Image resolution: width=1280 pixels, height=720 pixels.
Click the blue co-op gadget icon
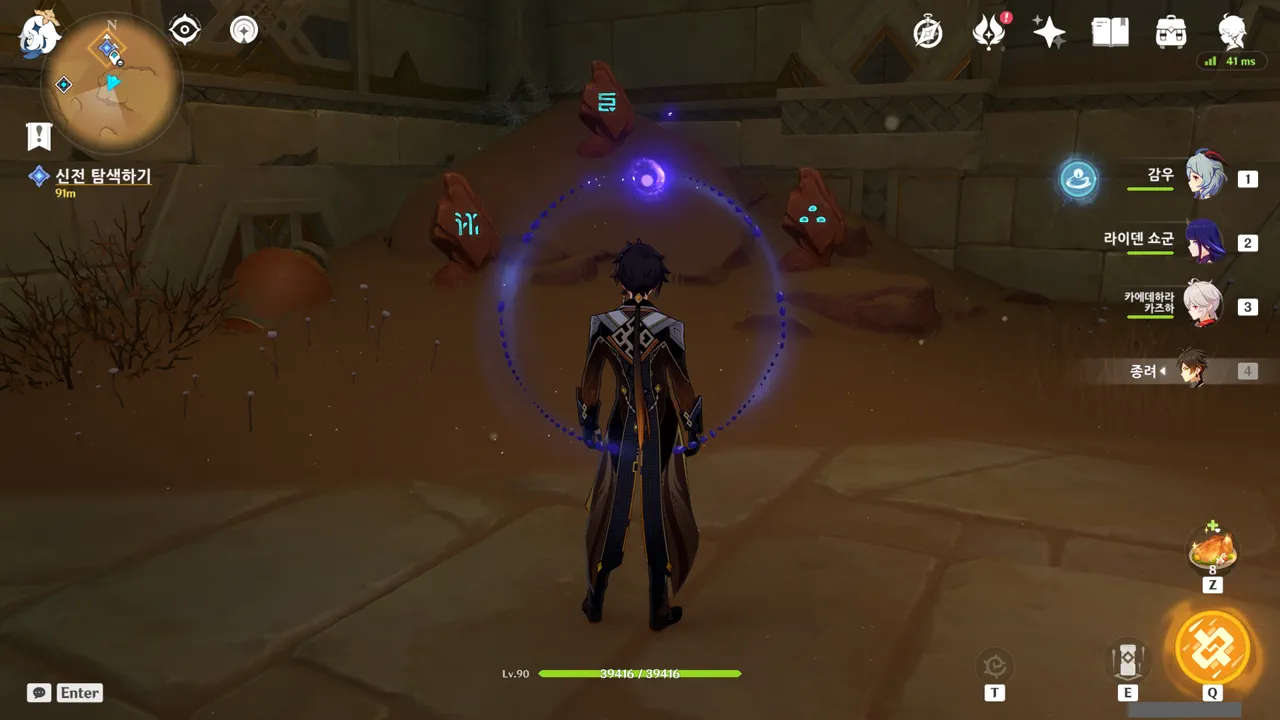(x=1079, y=179)
